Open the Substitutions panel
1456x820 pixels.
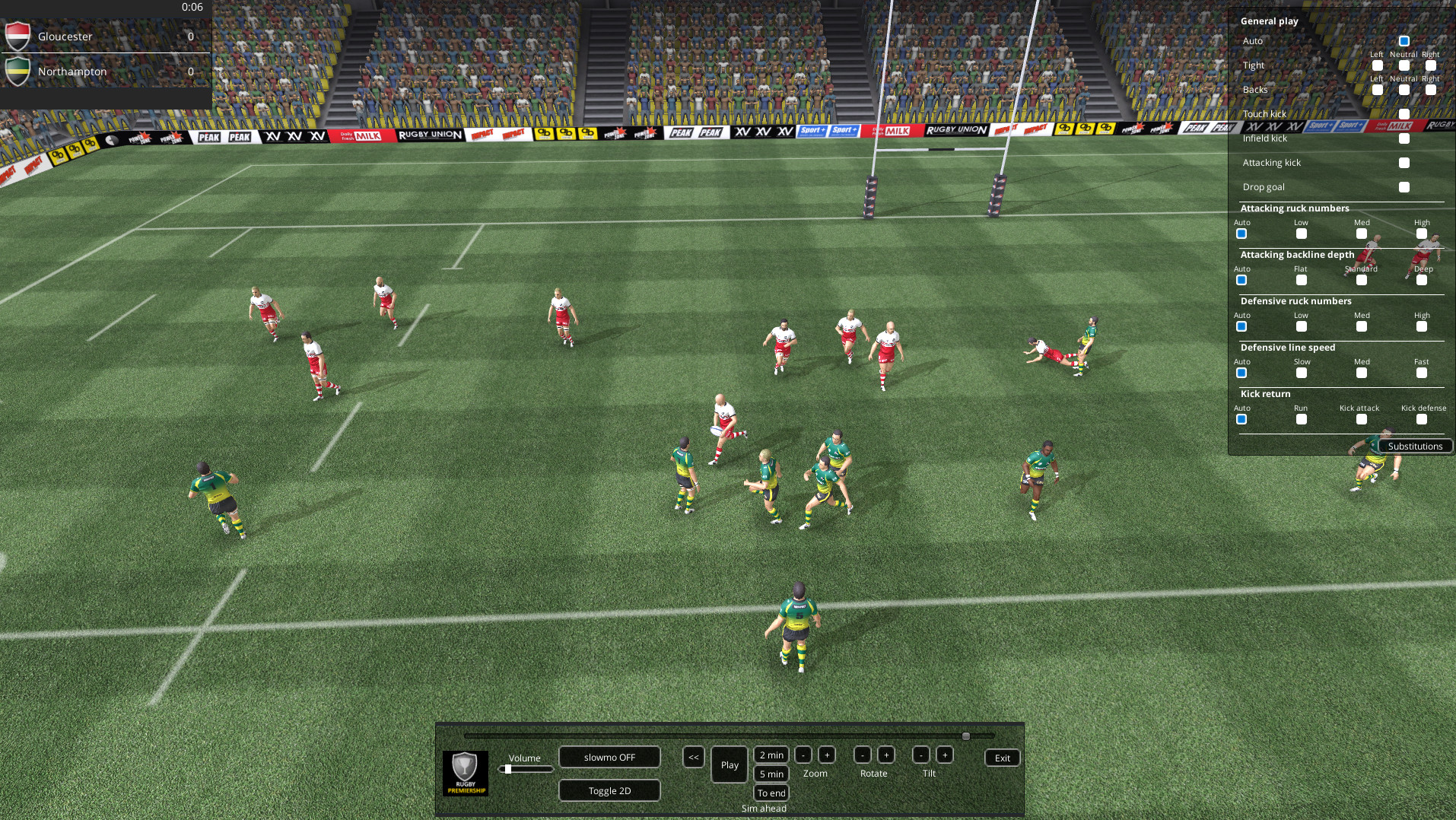point(1416,447)
